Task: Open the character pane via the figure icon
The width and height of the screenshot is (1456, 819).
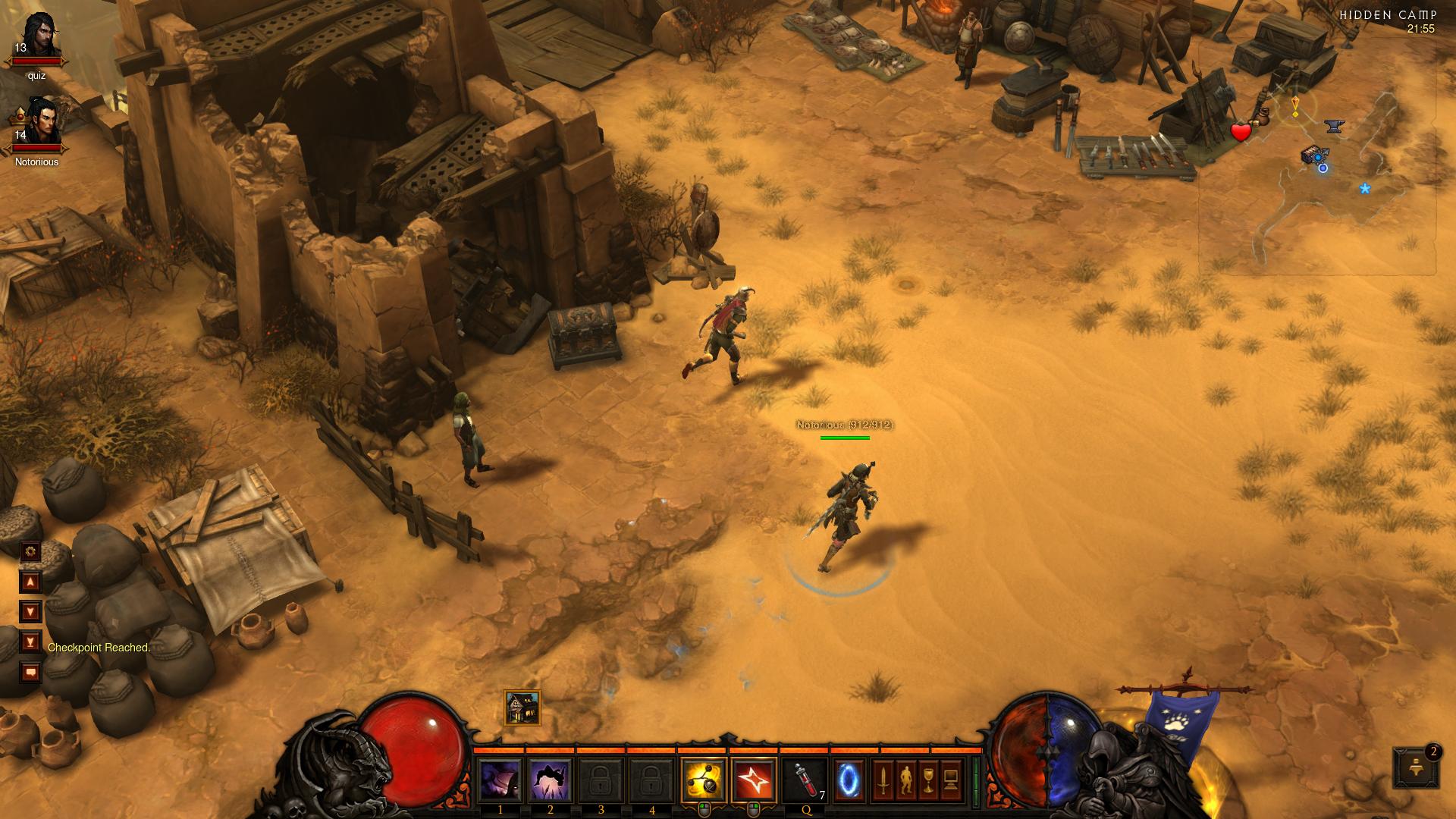Action: coord(907,779)
